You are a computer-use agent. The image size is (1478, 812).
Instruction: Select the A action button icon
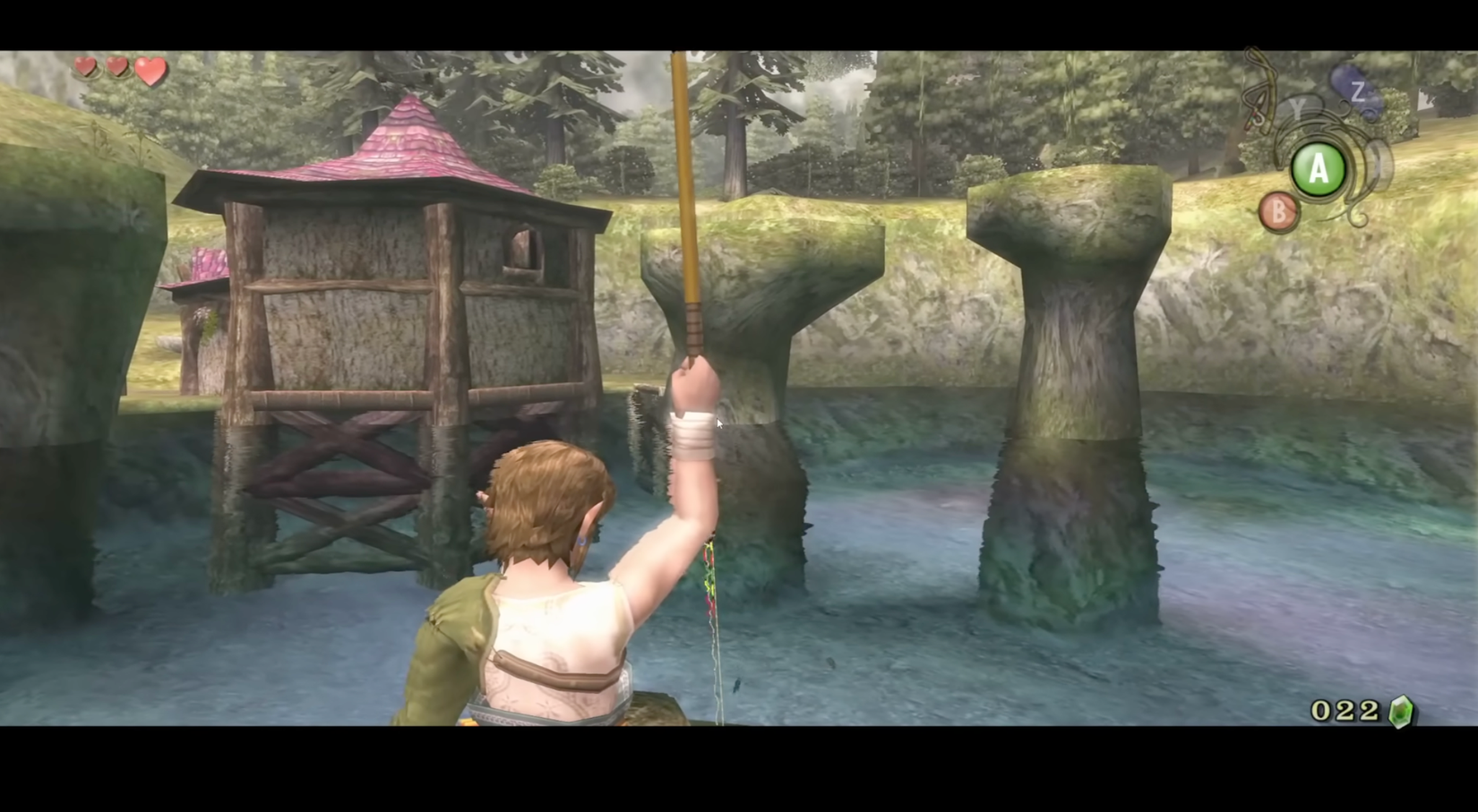point(1318,168)
